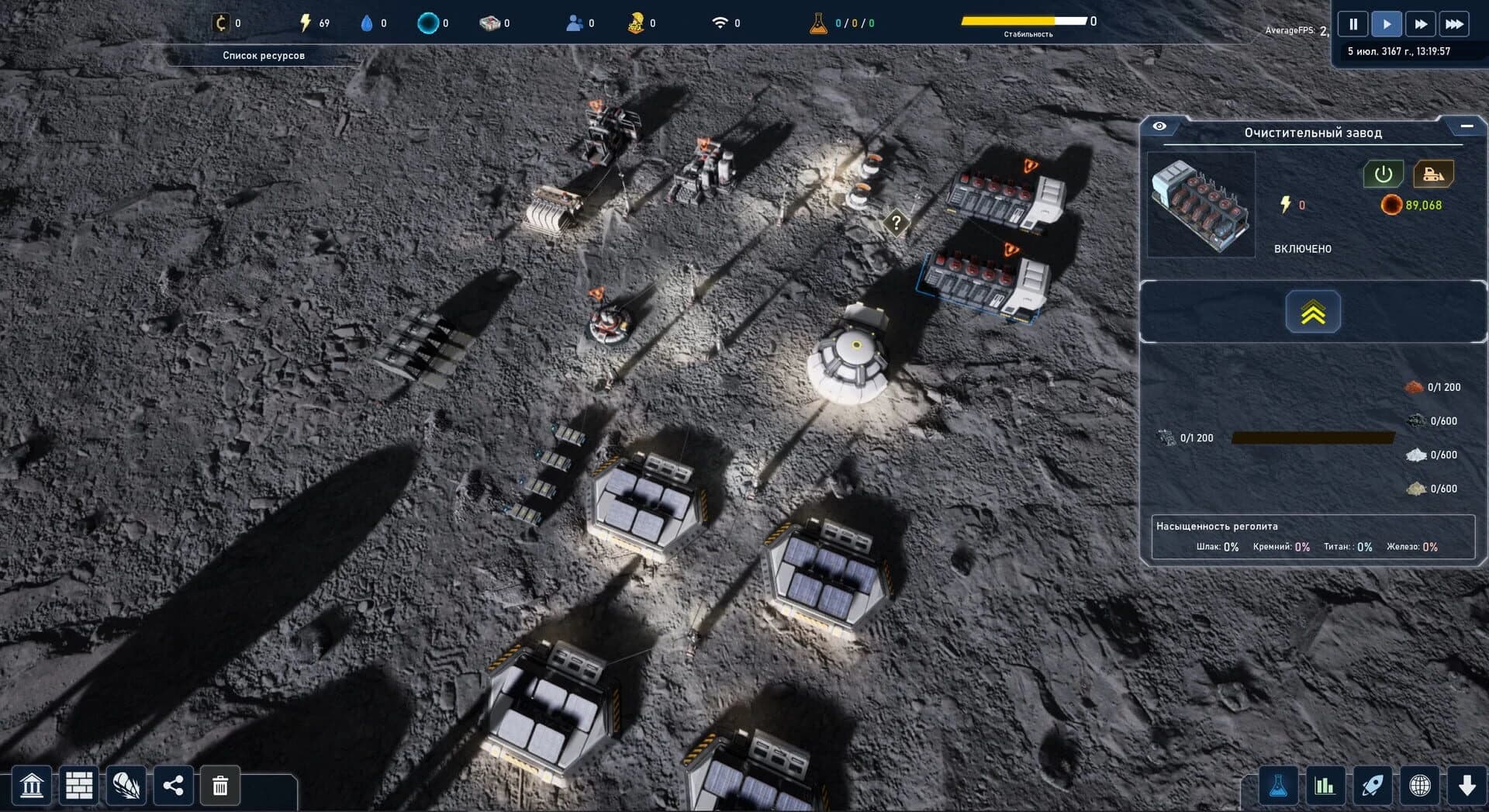Collapse the Очистительный завод panel
Screen dimensions: 1489x812
tap(1468, 124)
